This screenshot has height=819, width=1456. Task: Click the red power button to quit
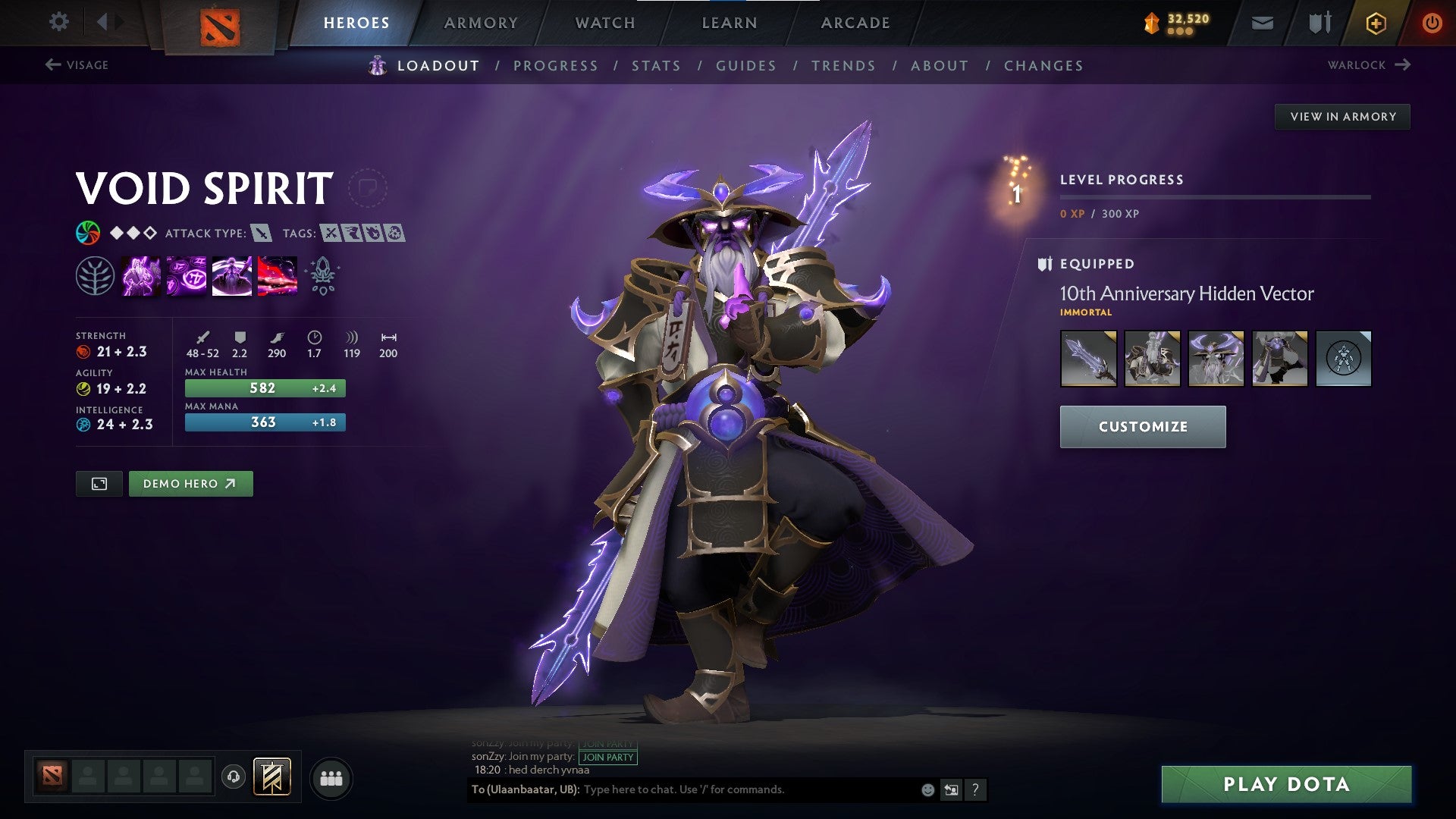pos(1432,22)
